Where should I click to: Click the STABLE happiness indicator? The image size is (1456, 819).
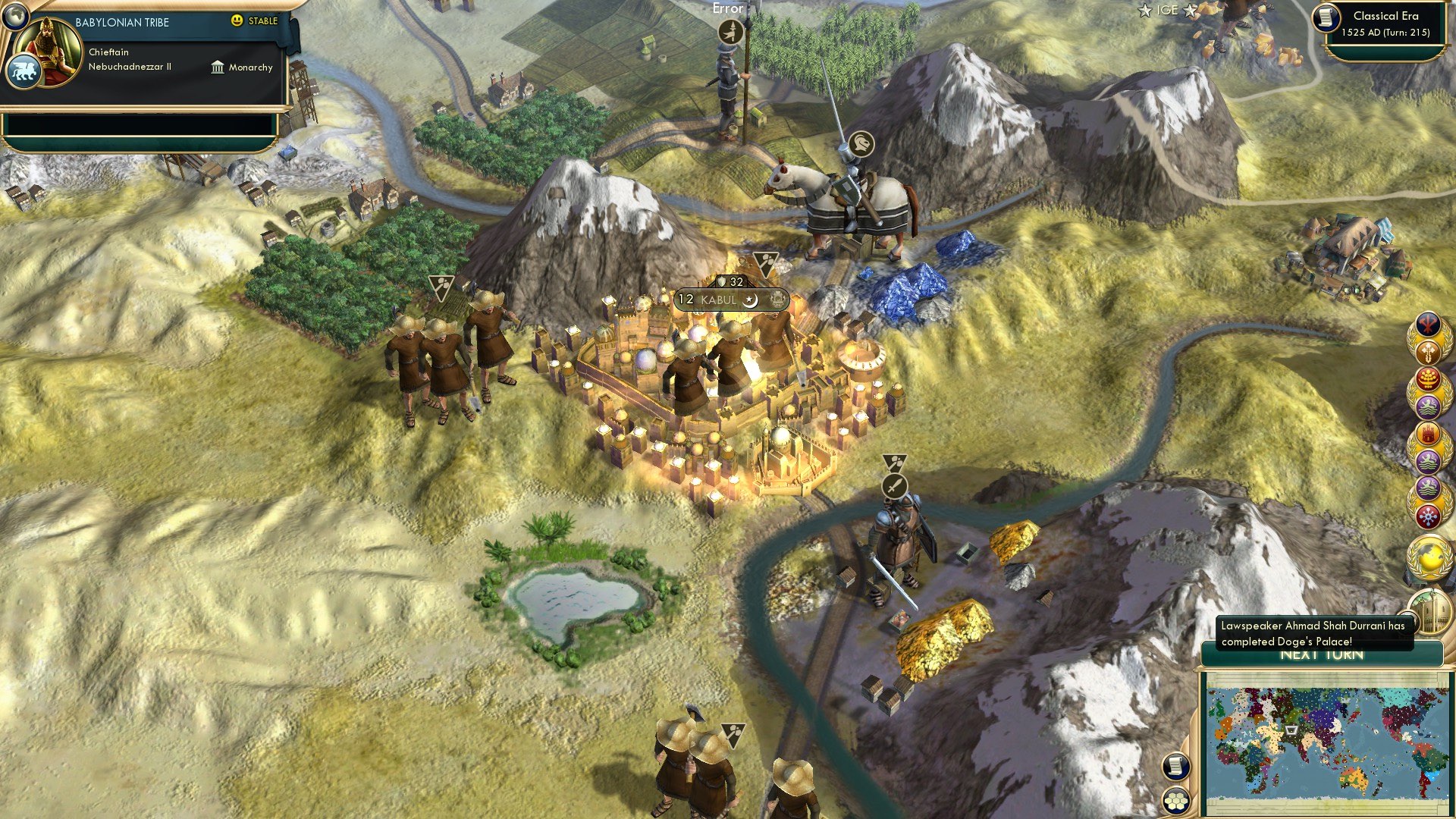click(256, 21)
